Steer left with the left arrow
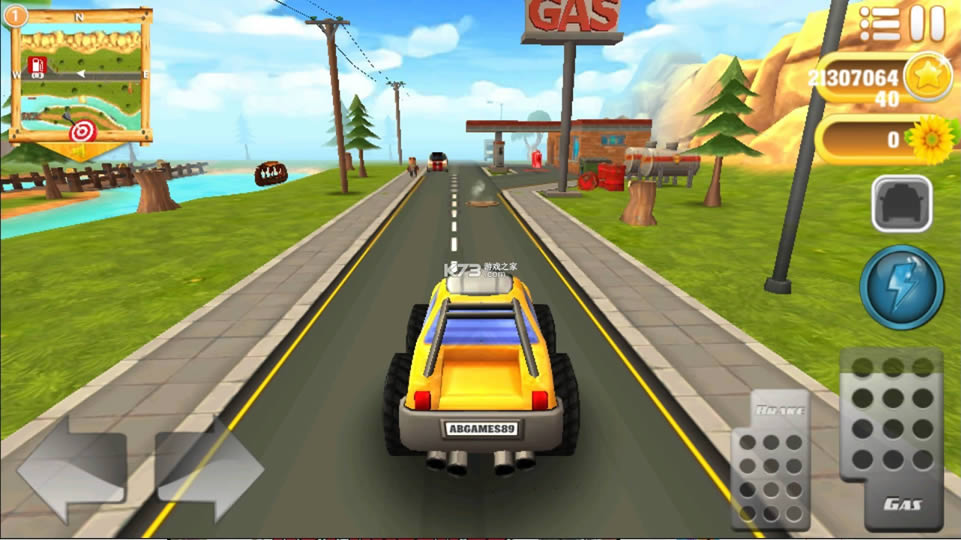This screenshot has width=961, height=540. [x=72, y=469]
